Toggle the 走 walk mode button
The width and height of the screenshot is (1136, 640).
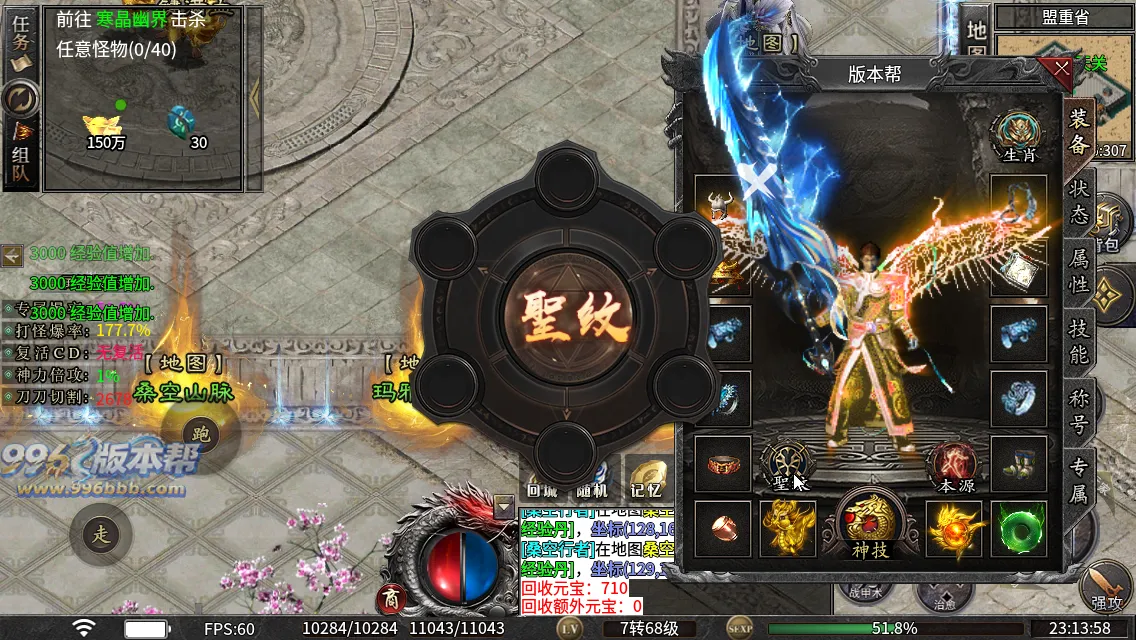101,534
